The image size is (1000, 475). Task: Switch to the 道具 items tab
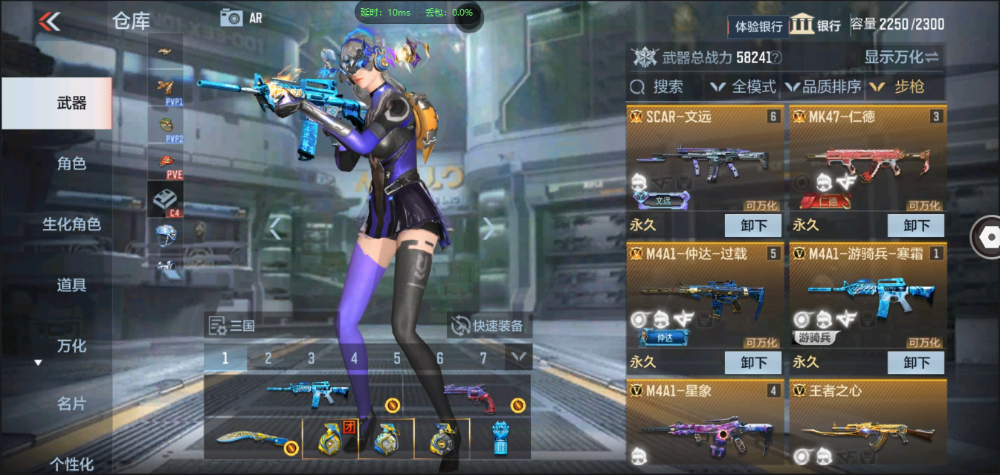click(x=71, y=285)
